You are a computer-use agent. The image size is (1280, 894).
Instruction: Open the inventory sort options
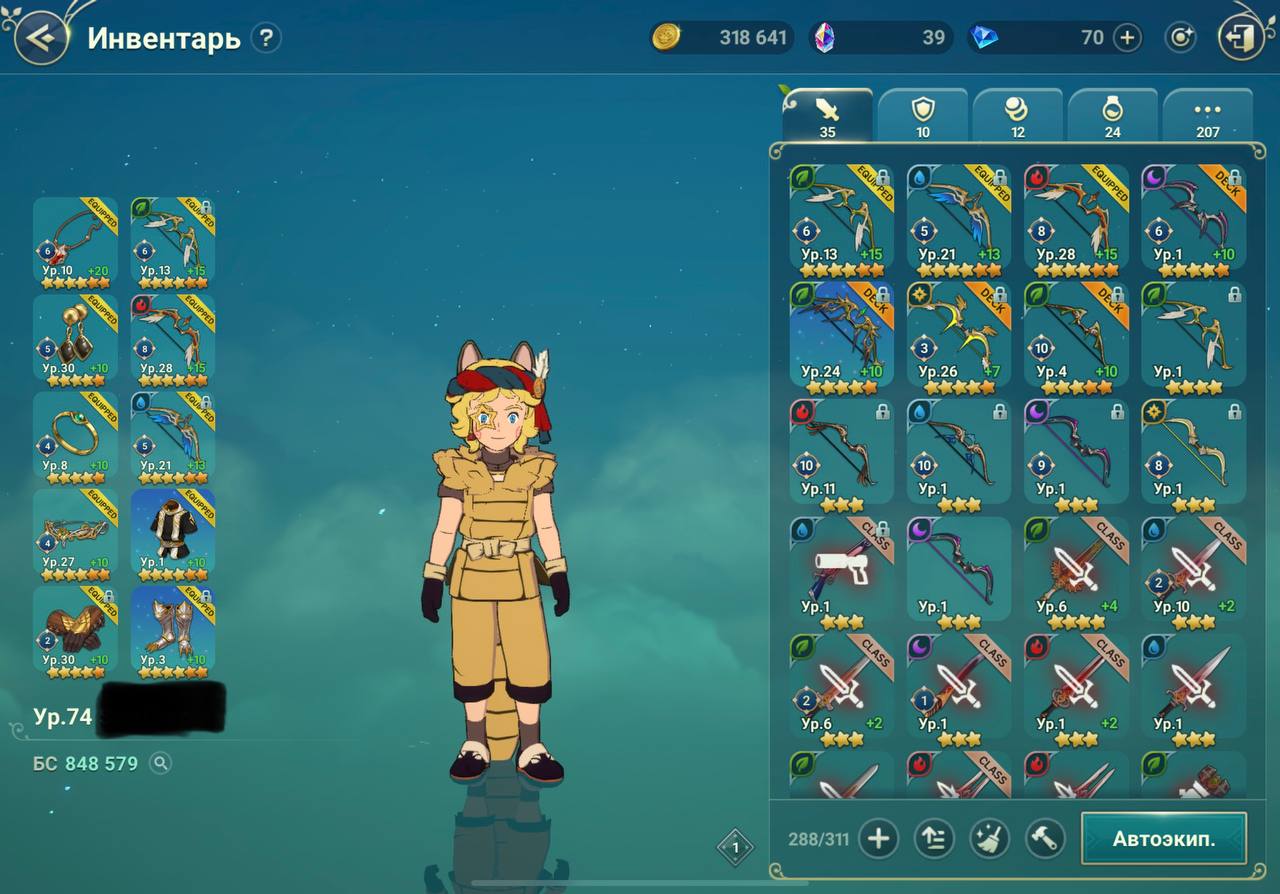point(934,838)
